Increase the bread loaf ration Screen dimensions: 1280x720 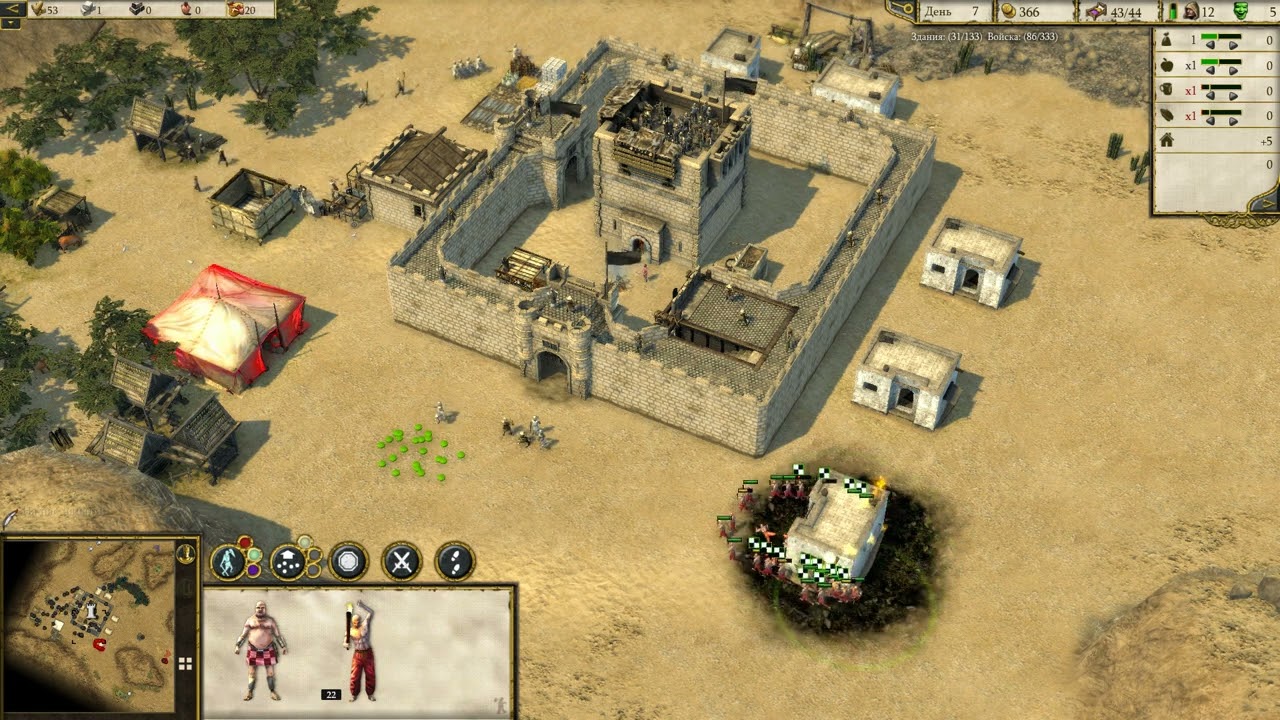1233,122
